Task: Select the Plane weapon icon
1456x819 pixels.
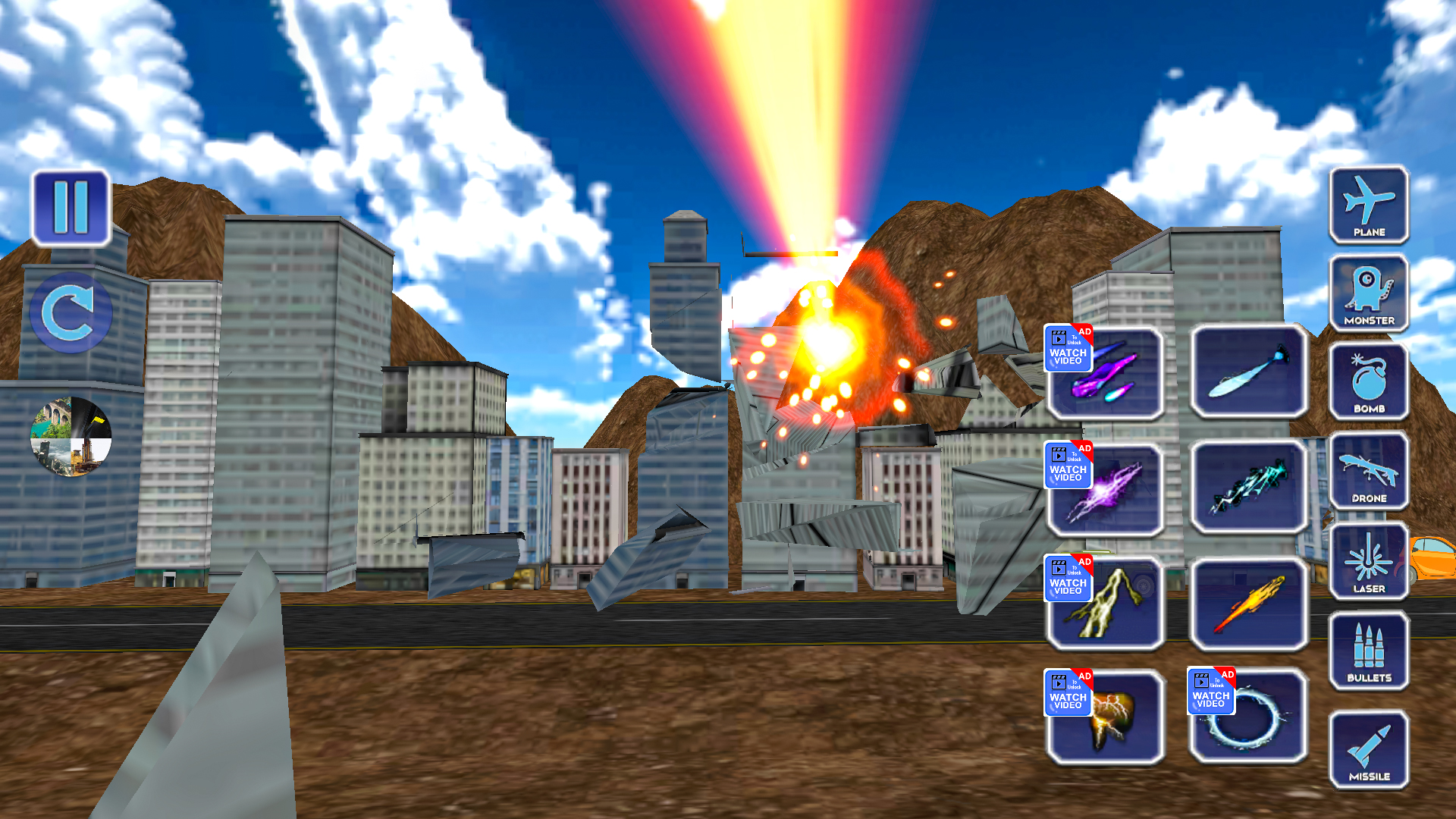Action: [x=1368, y=206]
